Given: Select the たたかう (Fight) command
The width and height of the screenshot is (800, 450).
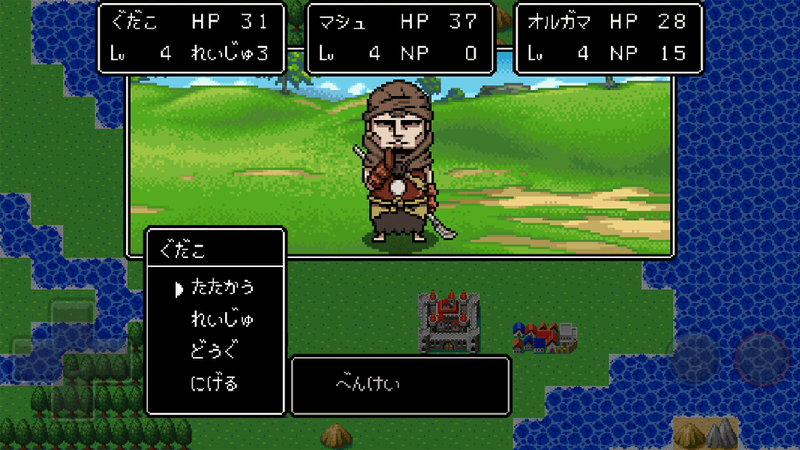Looking at the screenshot, I should click(221, 288).
